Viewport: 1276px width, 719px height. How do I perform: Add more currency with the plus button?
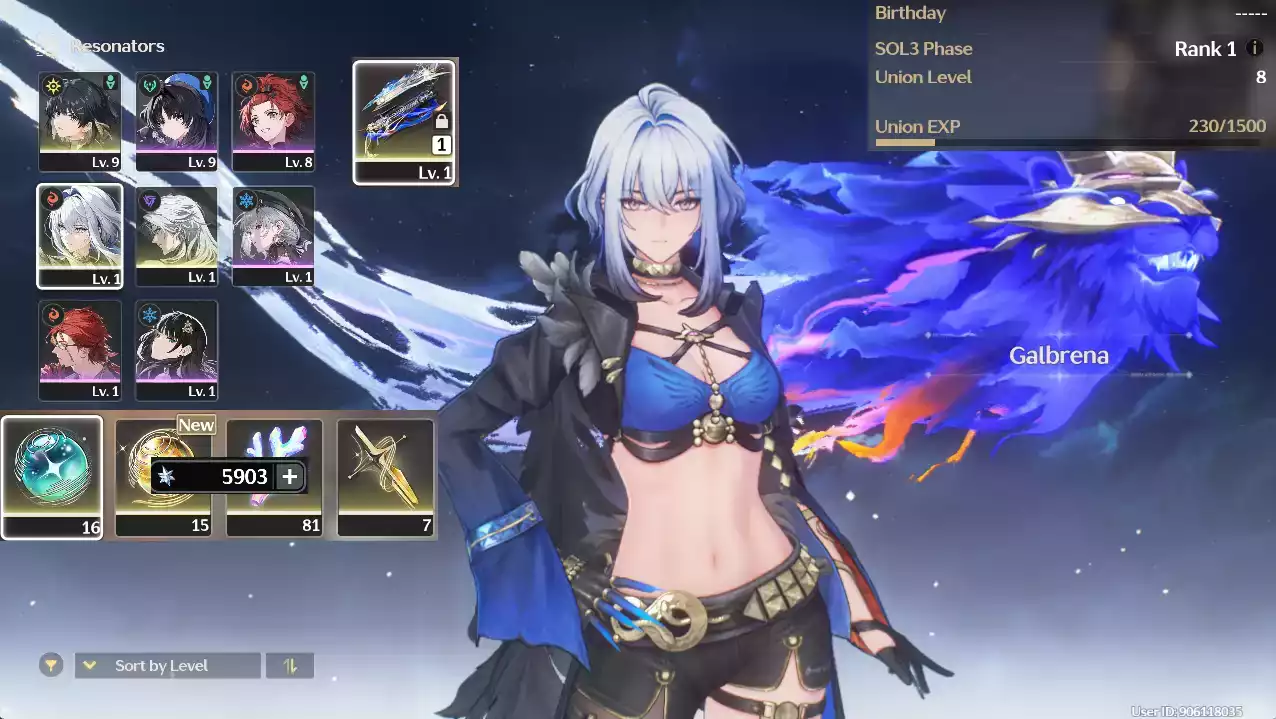(290, 476)
